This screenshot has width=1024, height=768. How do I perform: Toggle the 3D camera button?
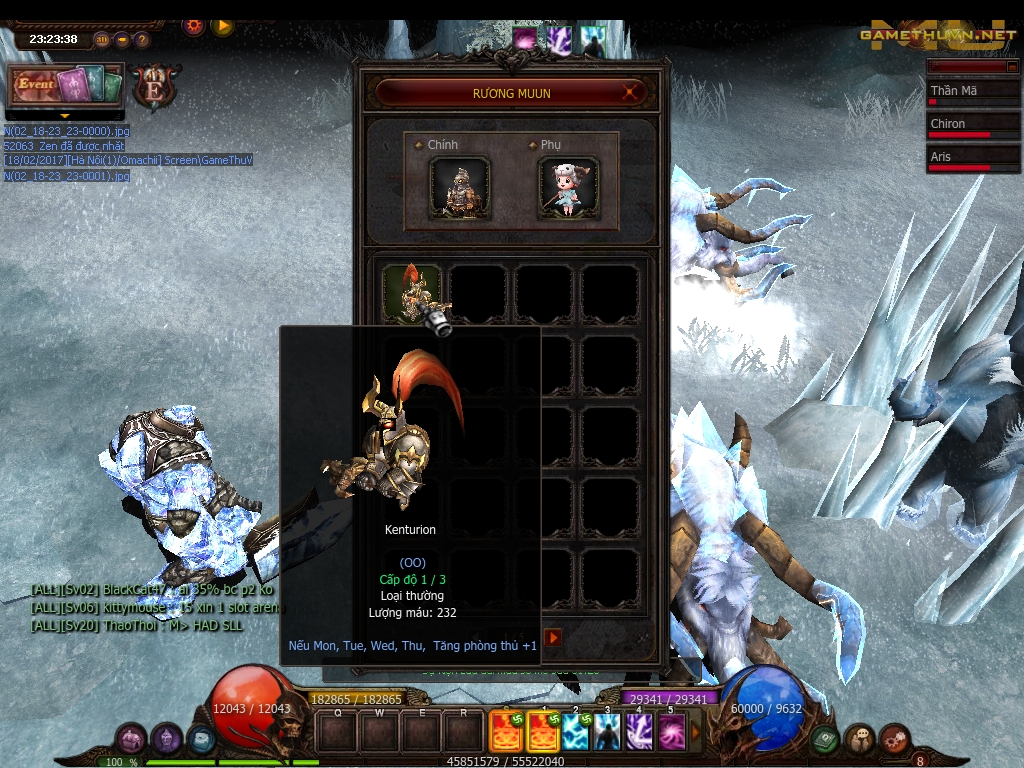click(x=102, y=40)
